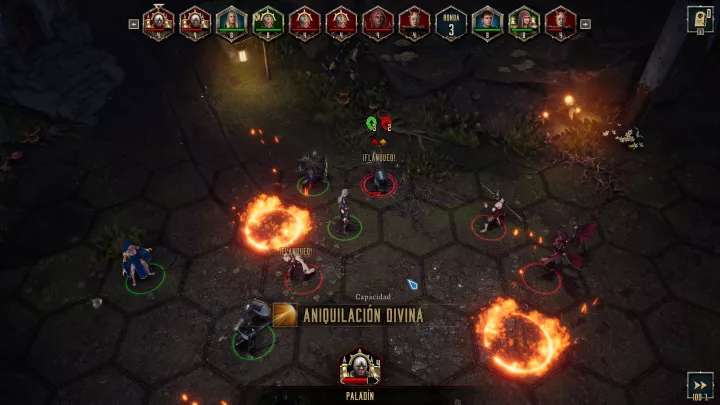Click the fast-forward speed button
The height and width of the screenshot is (405, 720).
700,385
